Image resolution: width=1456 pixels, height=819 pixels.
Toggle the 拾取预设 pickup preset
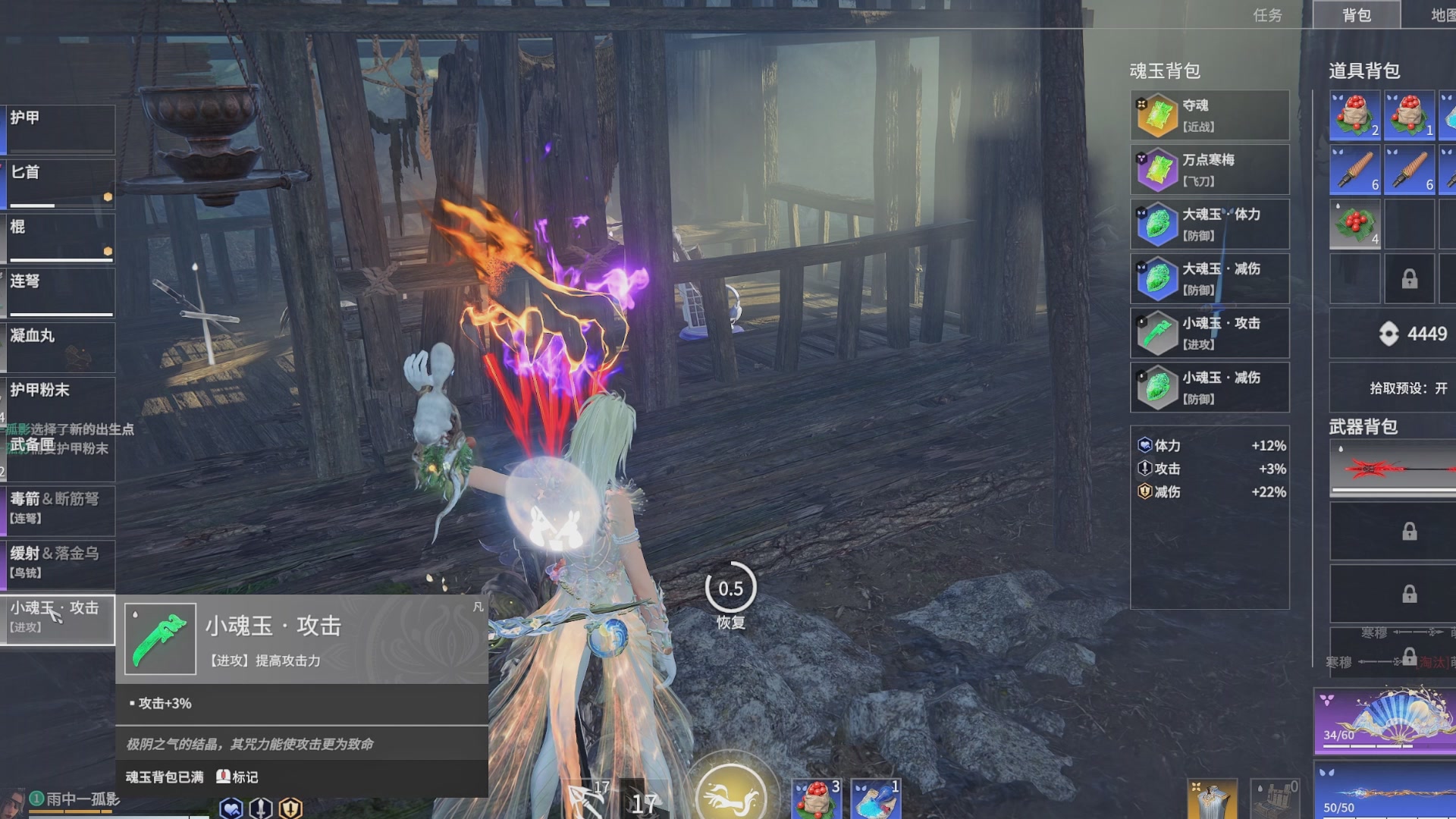[x=1407, y=388]
